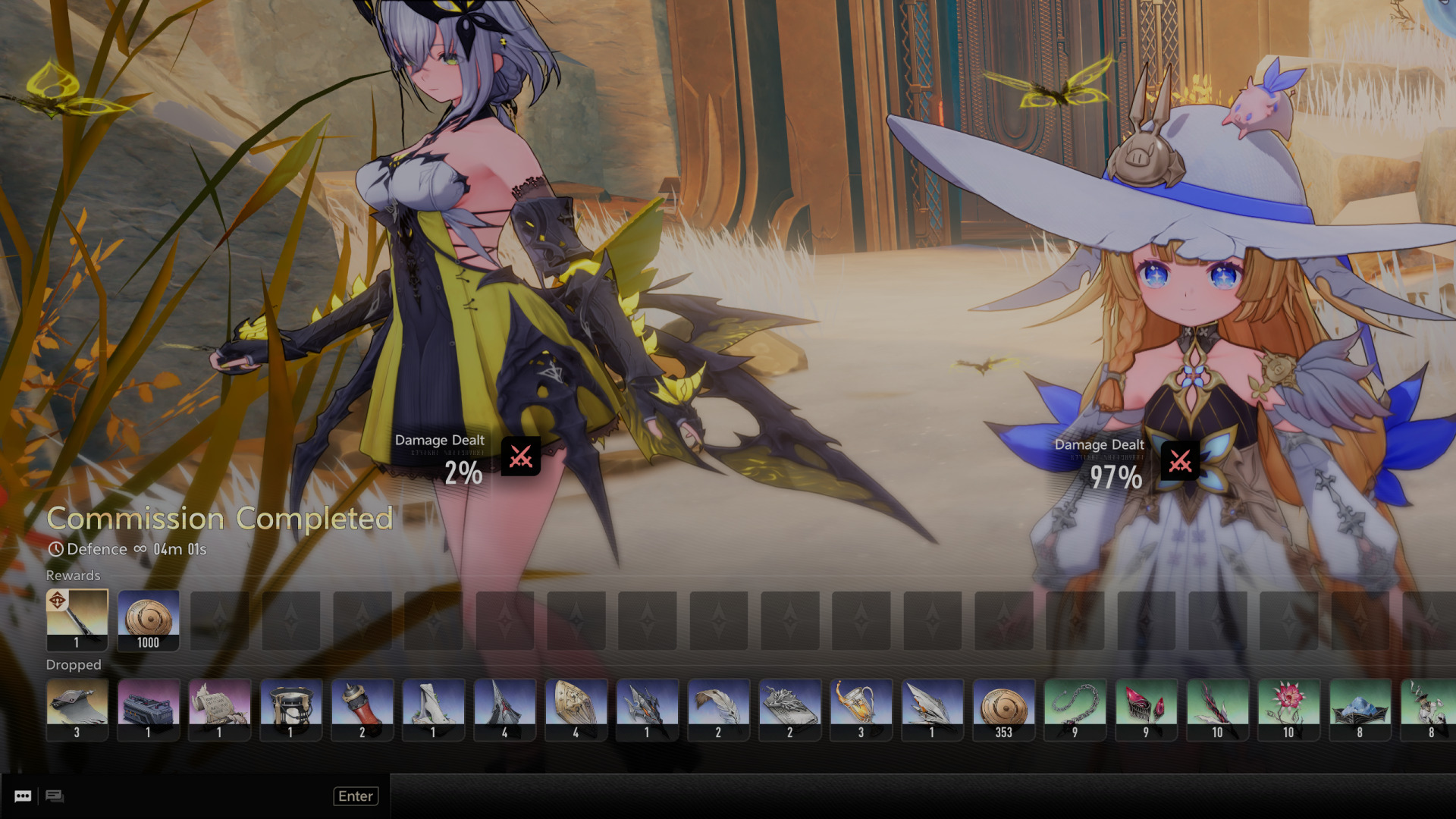The height and width of the screenshot is (819, 1456).
Task: Click the crossed swords badge beside 2% damage
Action: [520, 457]
